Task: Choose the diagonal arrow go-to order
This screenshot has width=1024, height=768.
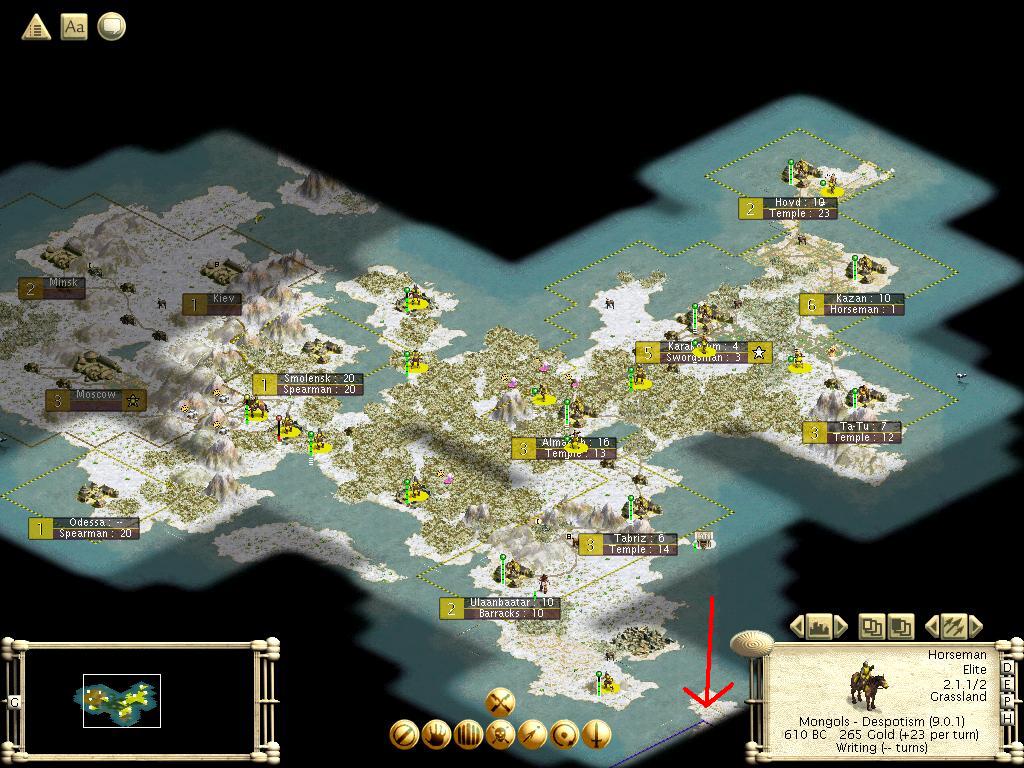Action: (x=532, y=735)
